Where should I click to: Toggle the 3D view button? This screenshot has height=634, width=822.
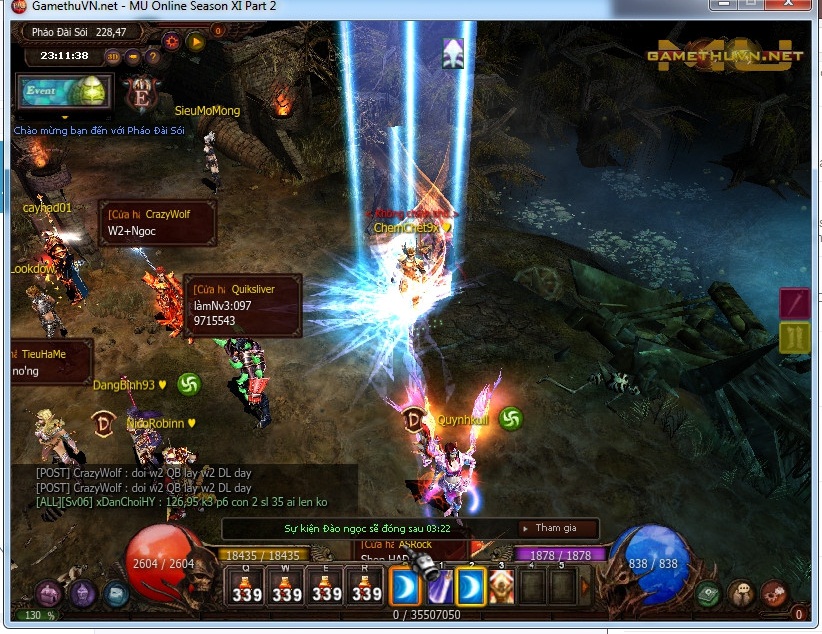(113, 56)
